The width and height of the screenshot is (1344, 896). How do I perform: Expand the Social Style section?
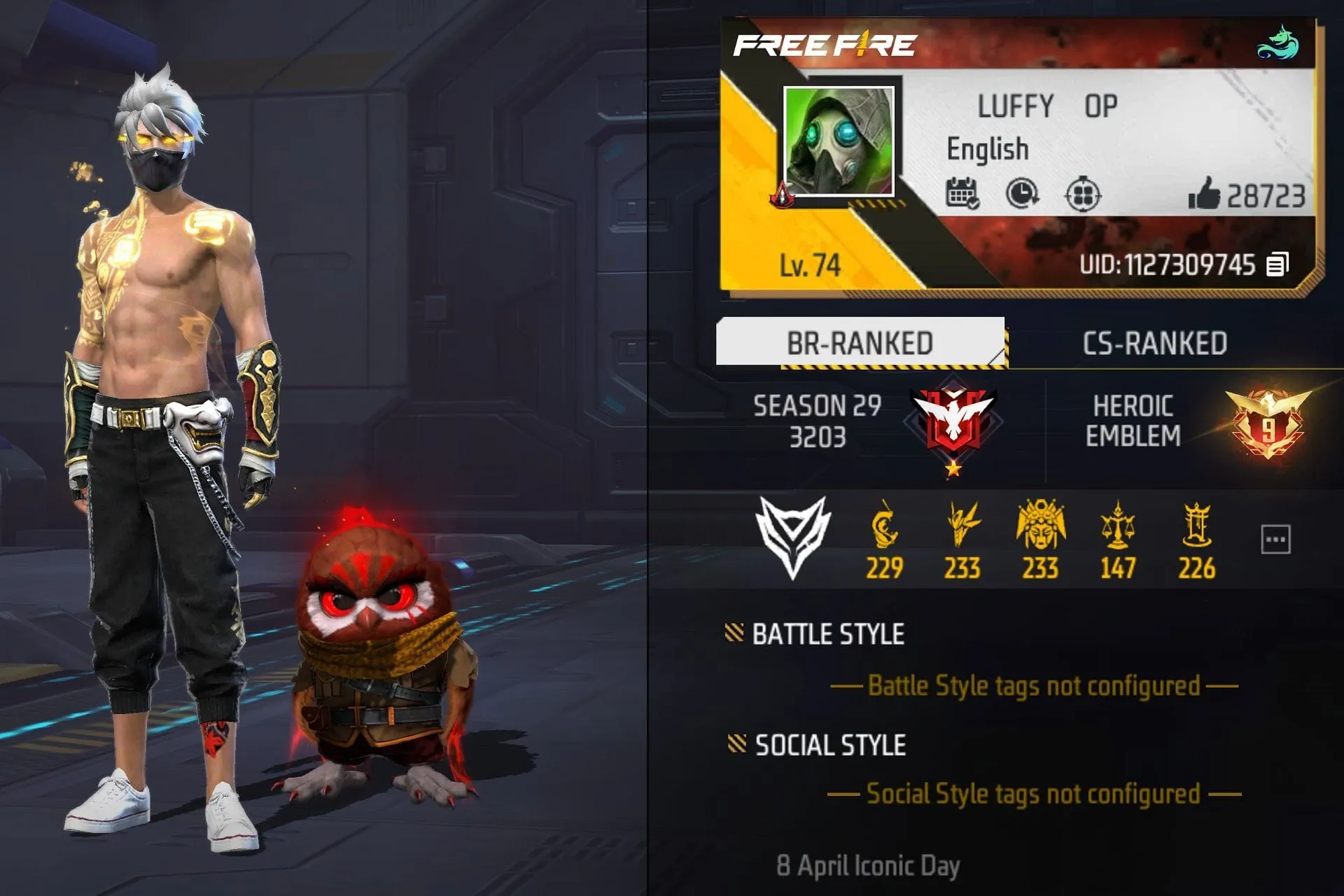[829, 744]
